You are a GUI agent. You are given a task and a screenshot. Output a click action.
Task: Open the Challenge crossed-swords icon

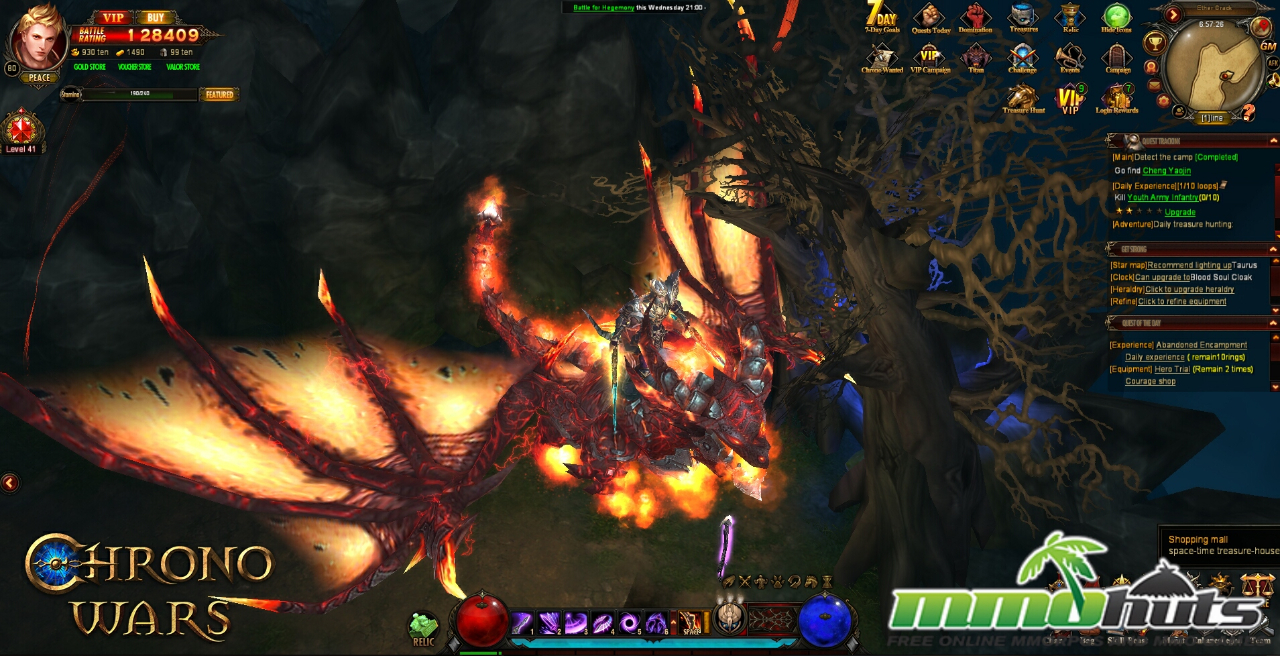[1022, 56]
